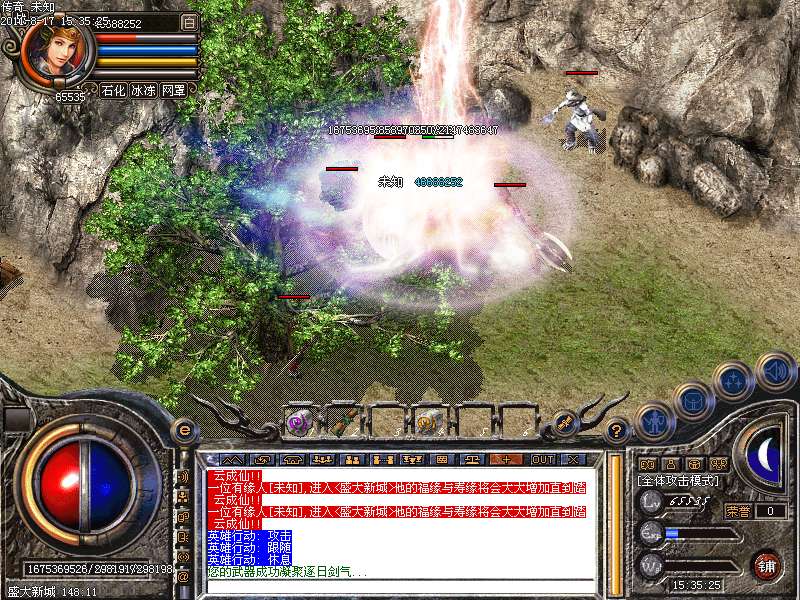Open the round 'e' button left of the hotbar
Image resolution: width=800 pixels, height=600 pixels.
pos(183,430)
